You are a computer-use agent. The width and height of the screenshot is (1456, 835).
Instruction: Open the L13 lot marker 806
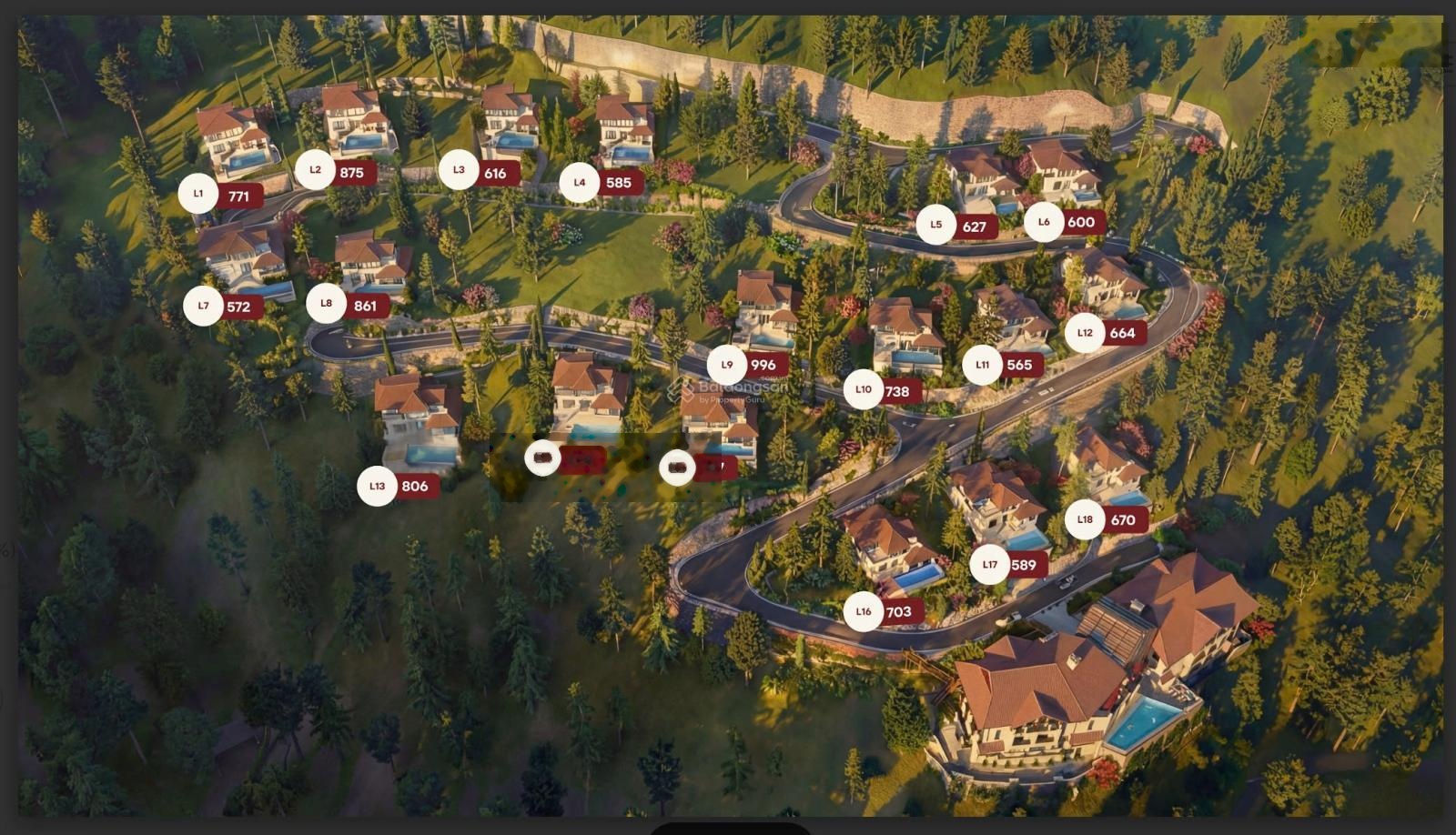pyautogui.click(x=378, y=487)
